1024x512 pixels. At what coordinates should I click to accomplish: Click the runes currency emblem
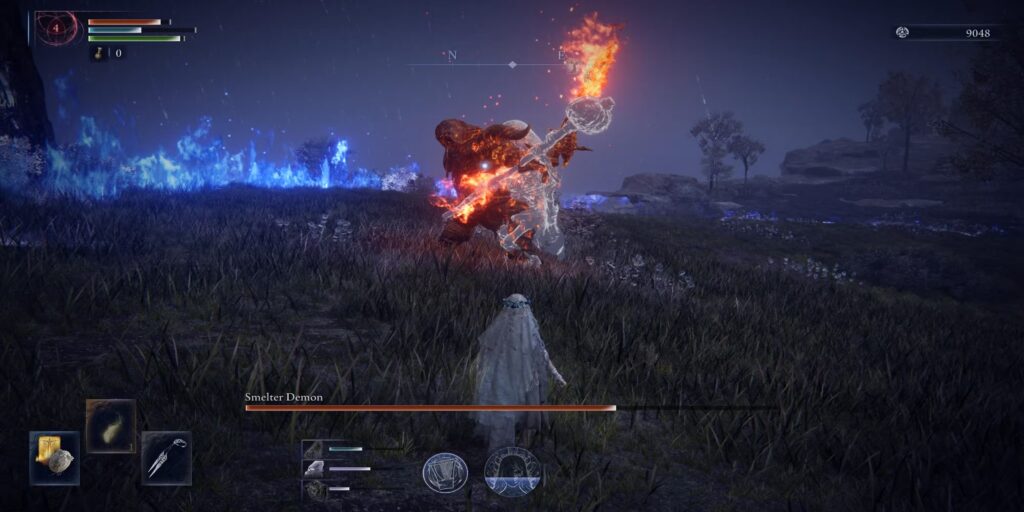click(902, 32)
